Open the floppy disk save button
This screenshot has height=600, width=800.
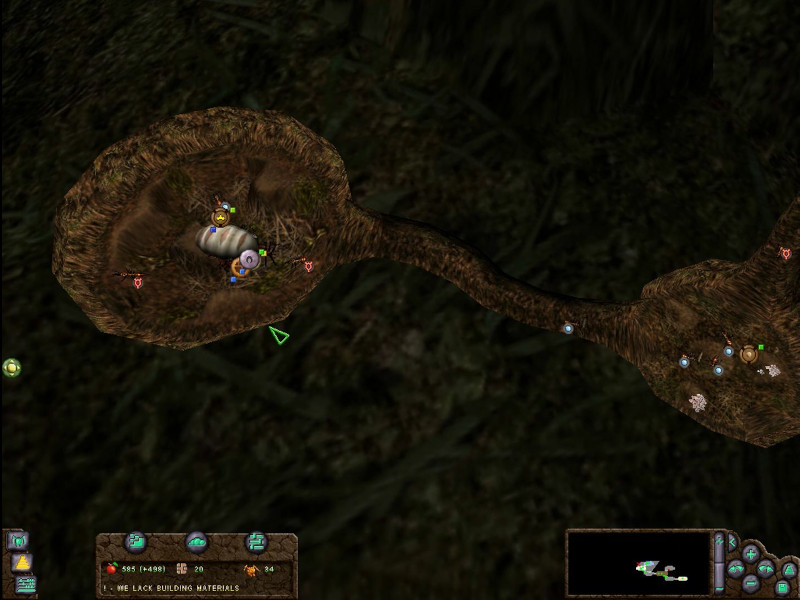point(783,587)
